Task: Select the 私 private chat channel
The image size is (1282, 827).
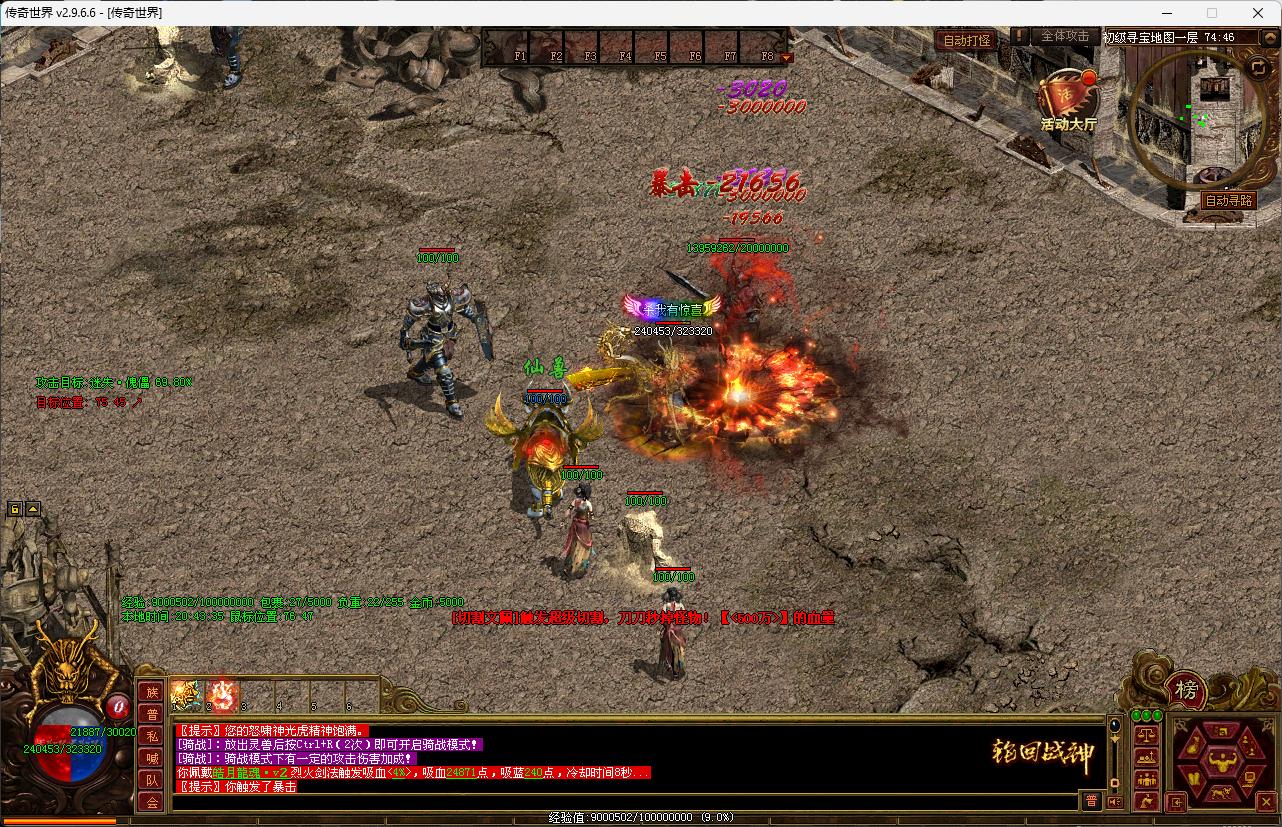Action: [151, 736]
